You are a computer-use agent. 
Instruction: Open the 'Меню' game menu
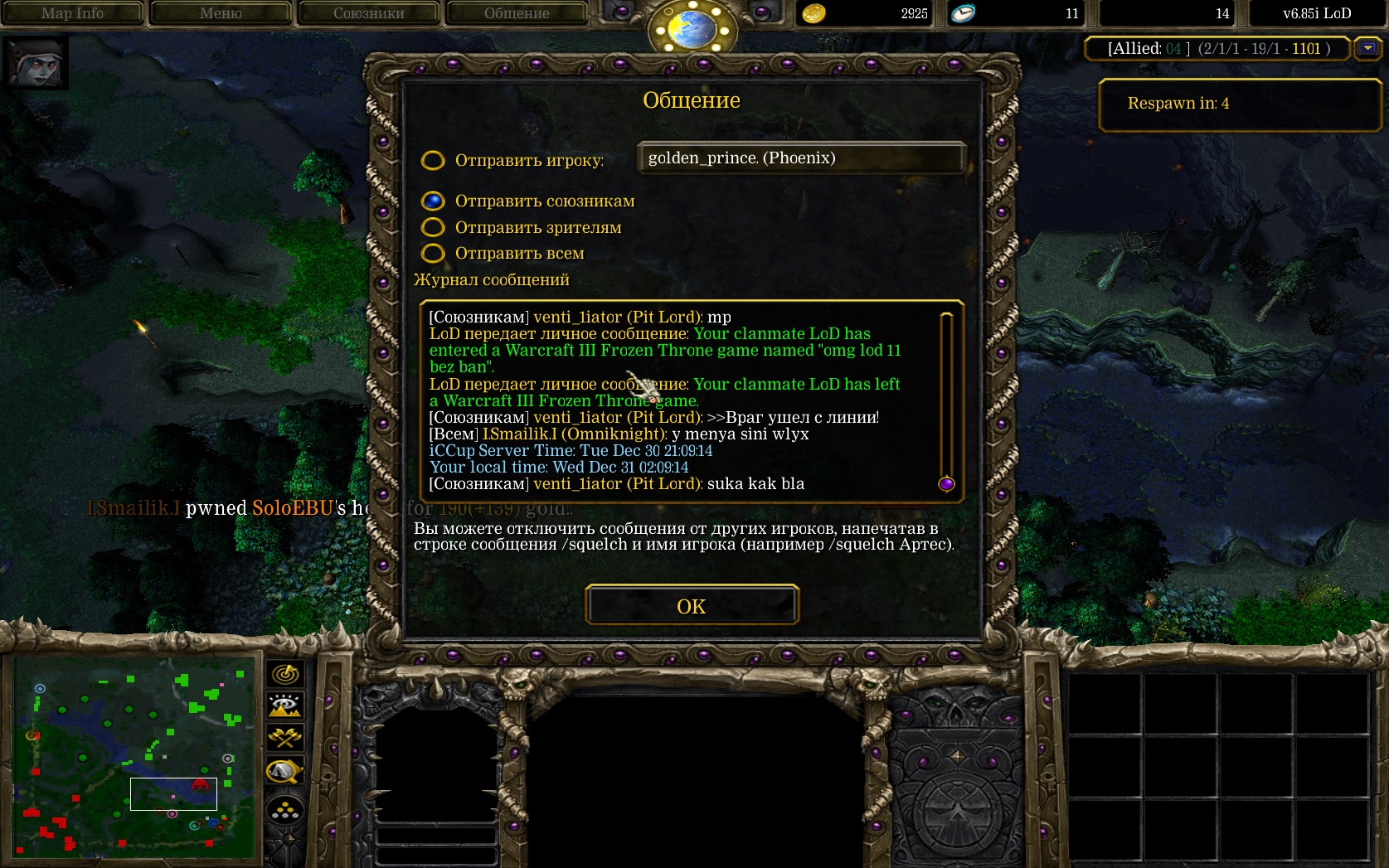[x=221, y=13]
